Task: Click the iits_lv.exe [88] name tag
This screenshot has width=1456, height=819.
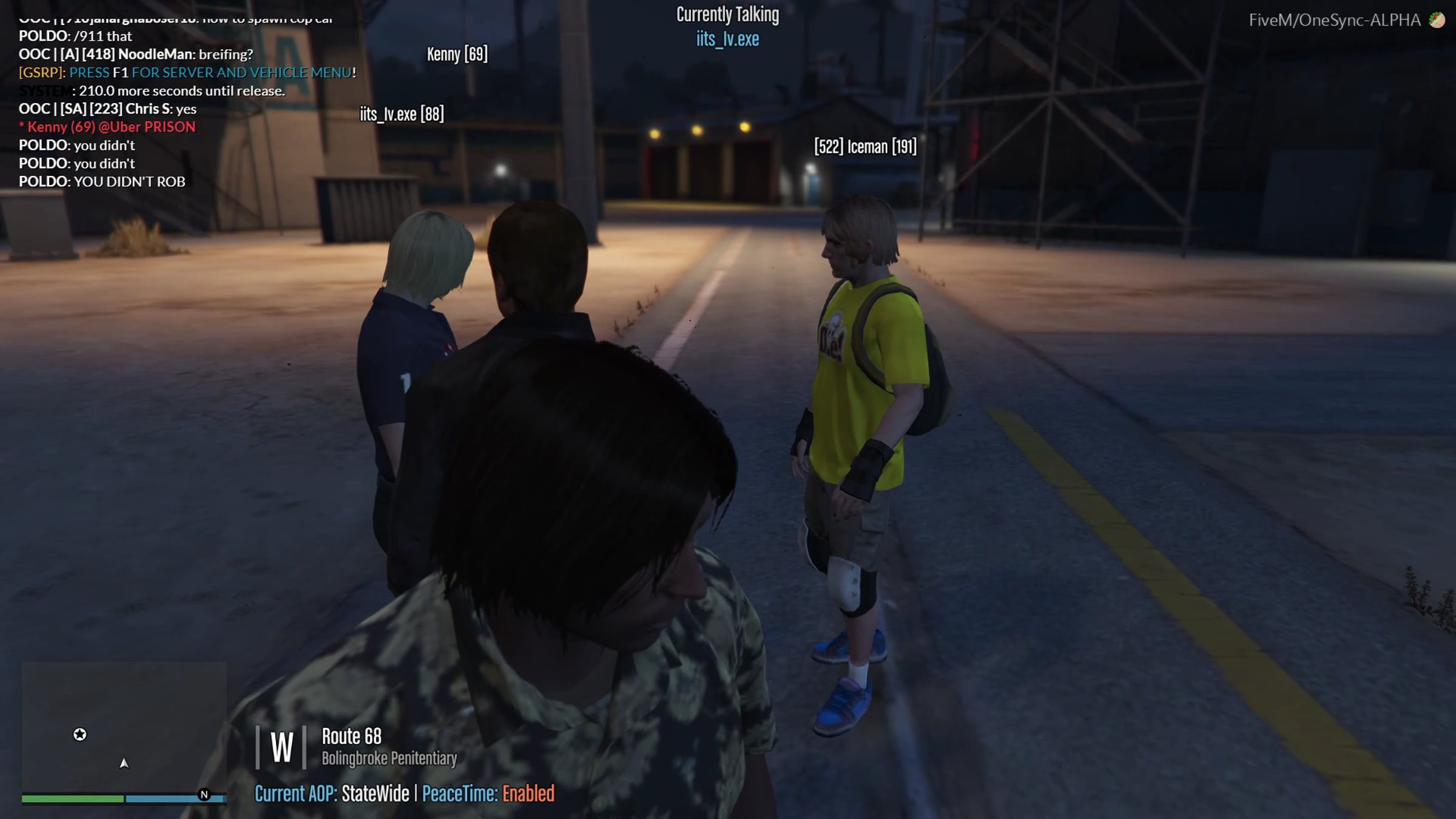Action: [402, 114]
